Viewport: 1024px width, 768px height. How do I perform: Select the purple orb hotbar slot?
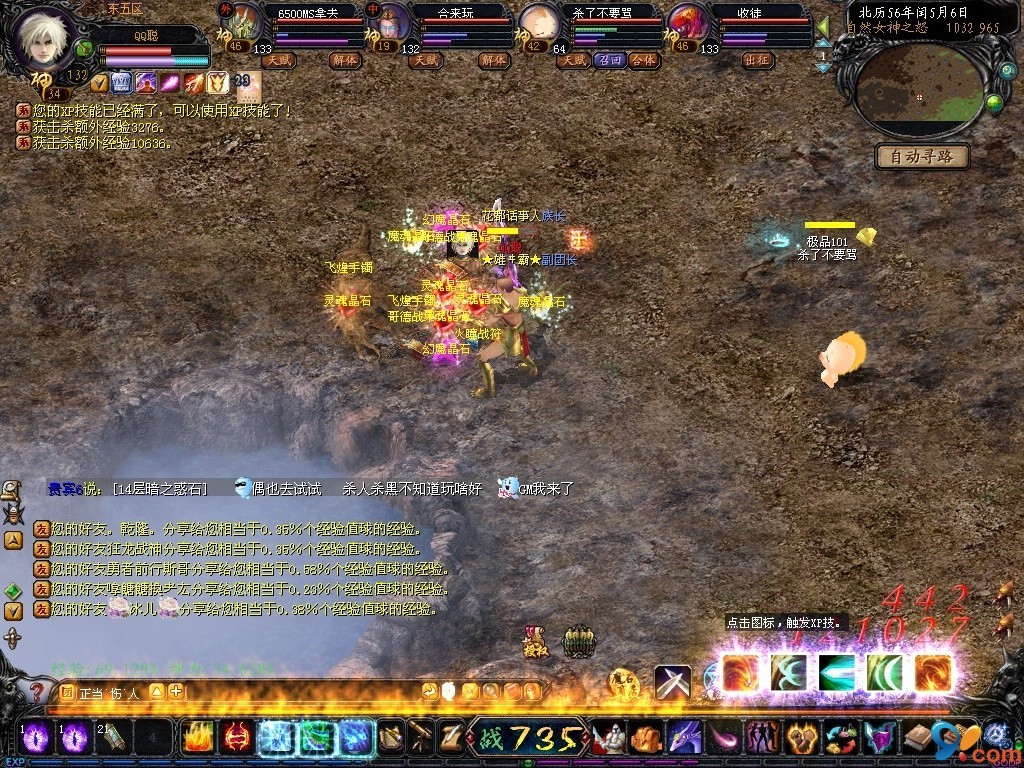pyautogui.click(x=36, y=738)
